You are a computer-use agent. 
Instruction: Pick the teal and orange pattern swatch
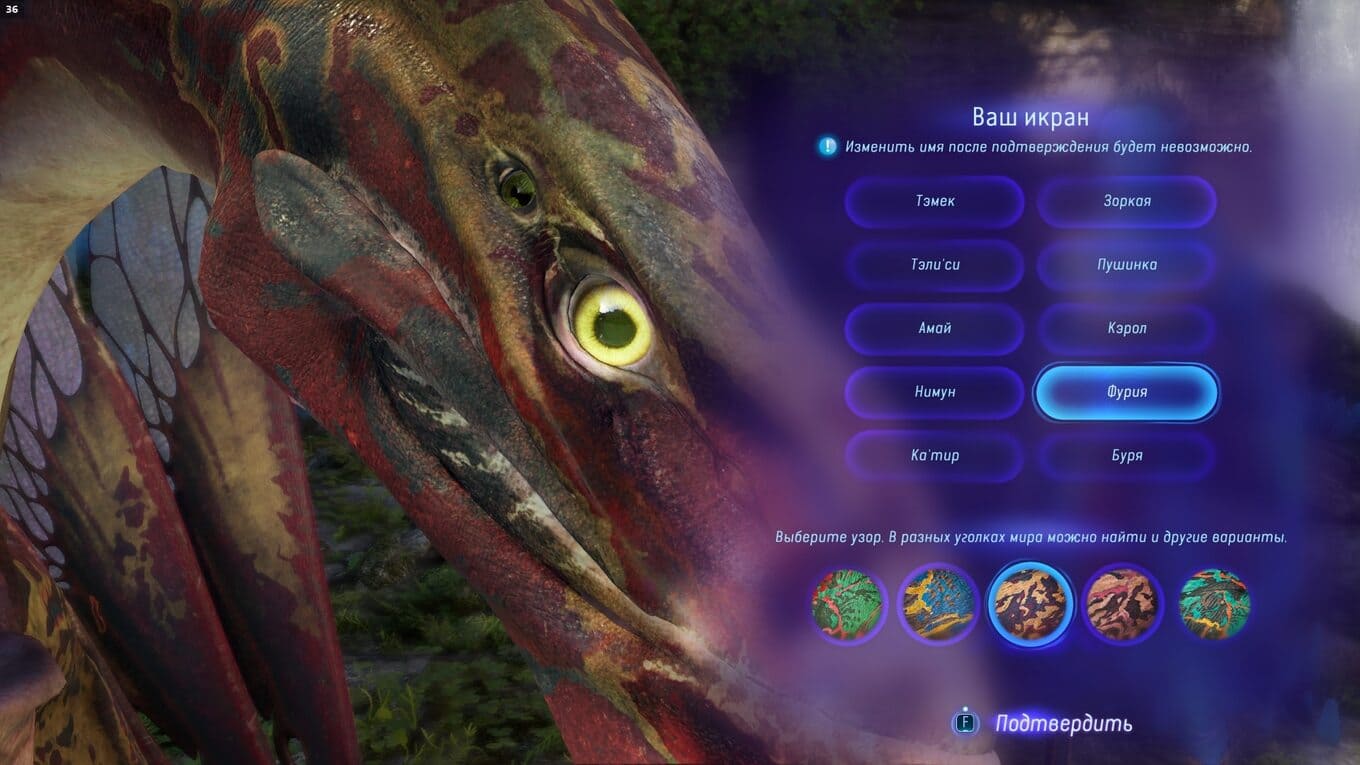pyautogui.click(x=1213, y=603)
